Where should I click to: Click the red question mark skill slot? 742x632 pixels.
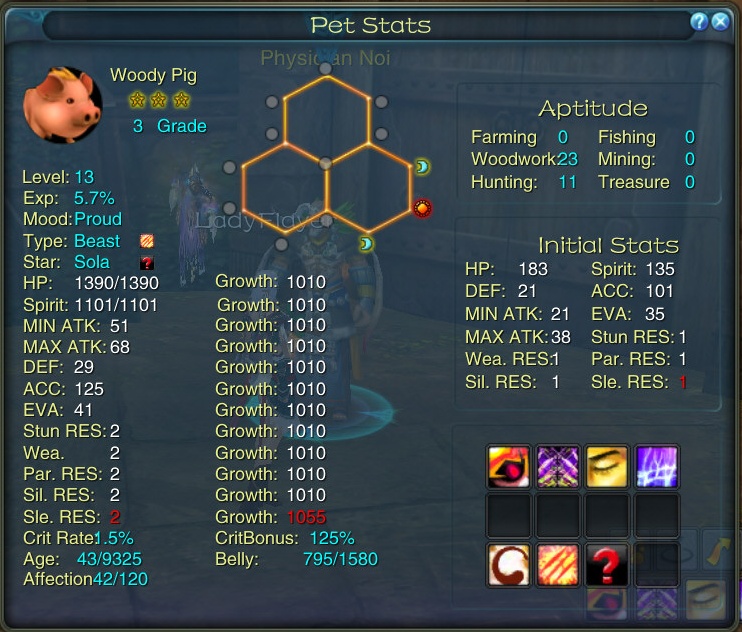tap(608, 565)
